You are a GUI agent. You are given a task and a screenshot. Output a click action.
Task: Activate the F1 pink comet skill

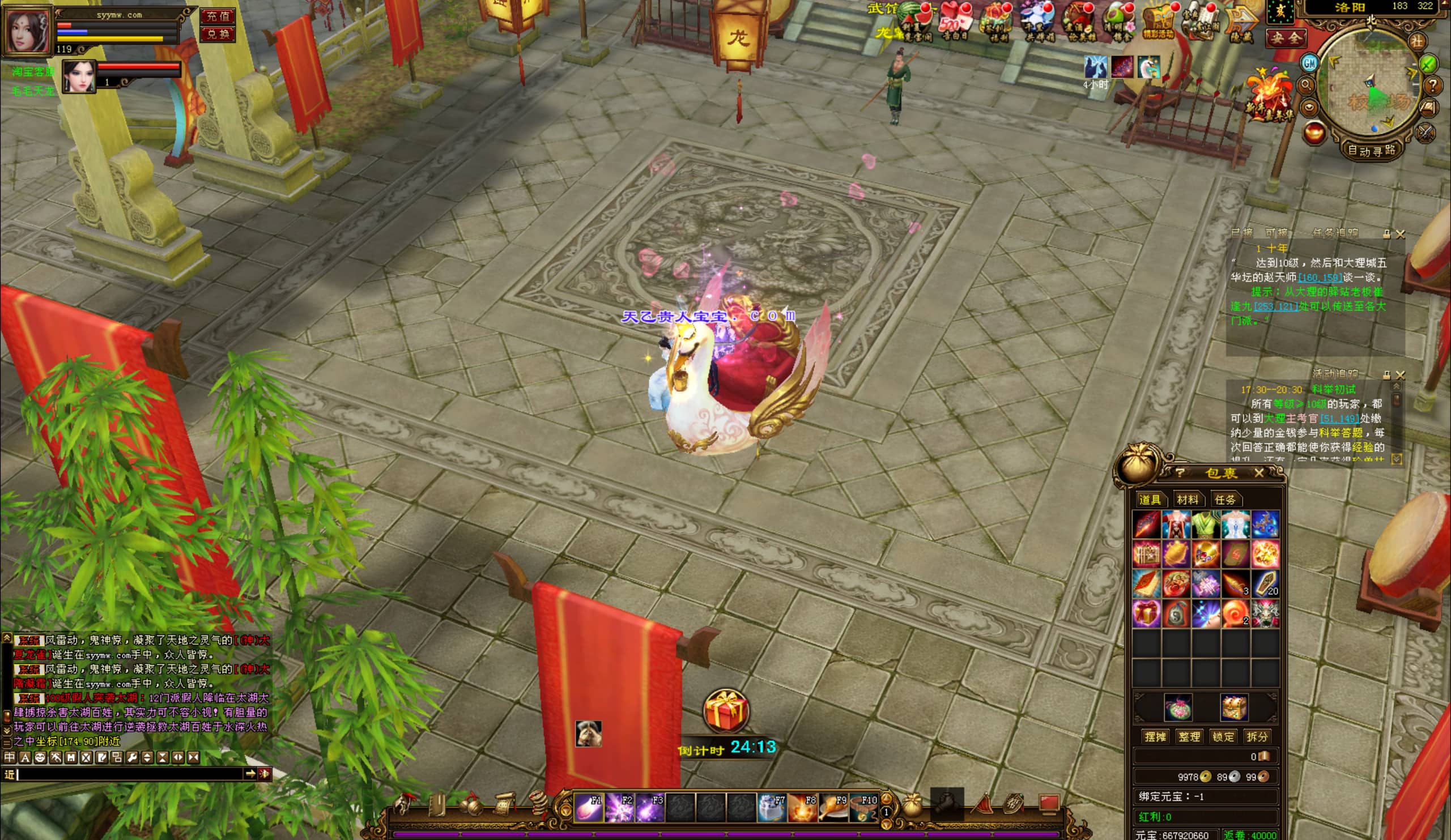(588, 807)
